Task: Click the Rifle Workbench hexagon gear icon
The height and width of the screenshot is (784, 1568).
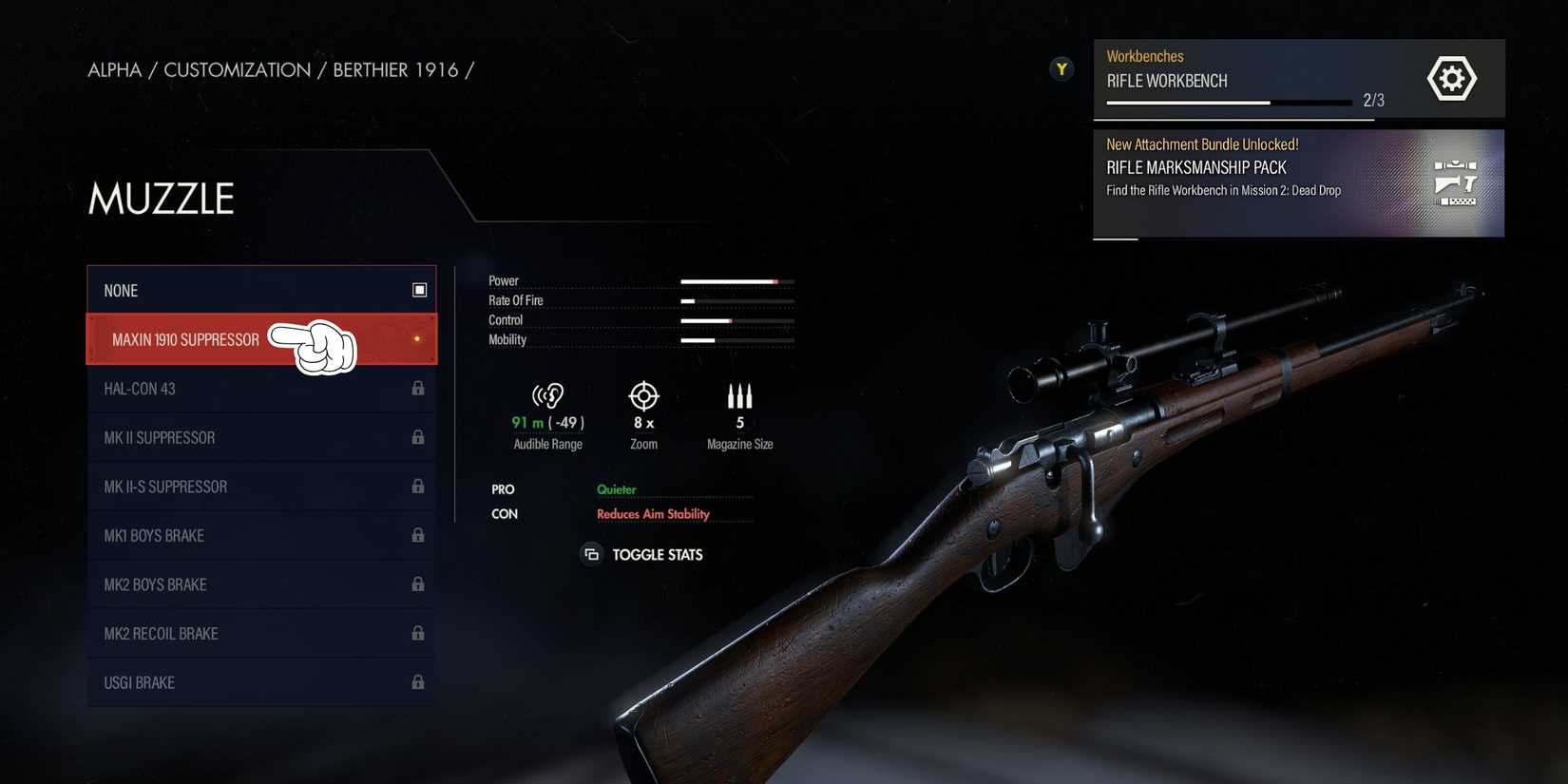Action: tap(1452, 78)
